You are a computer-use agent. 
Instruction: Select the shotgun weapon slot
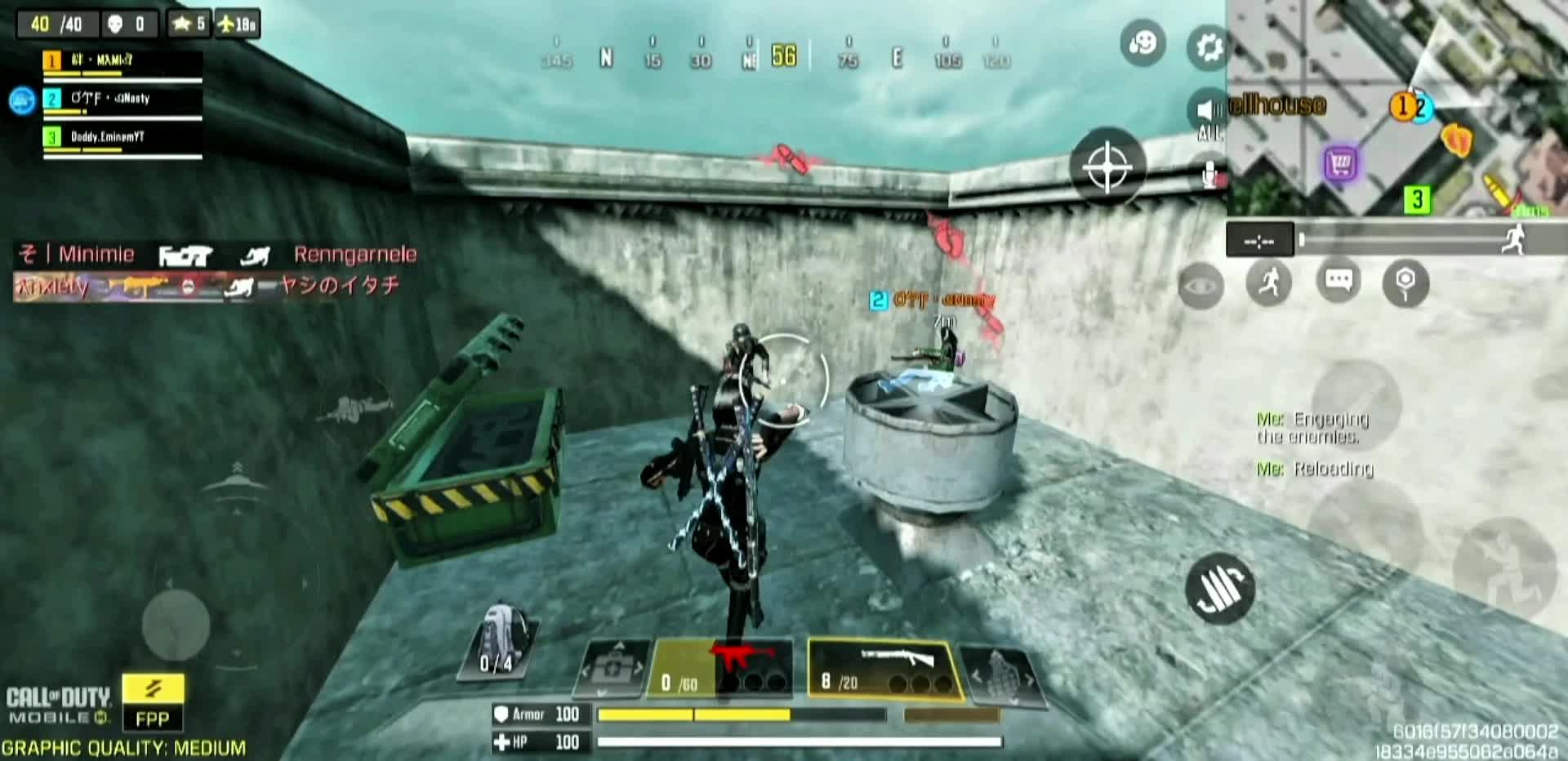coord(884,669)
